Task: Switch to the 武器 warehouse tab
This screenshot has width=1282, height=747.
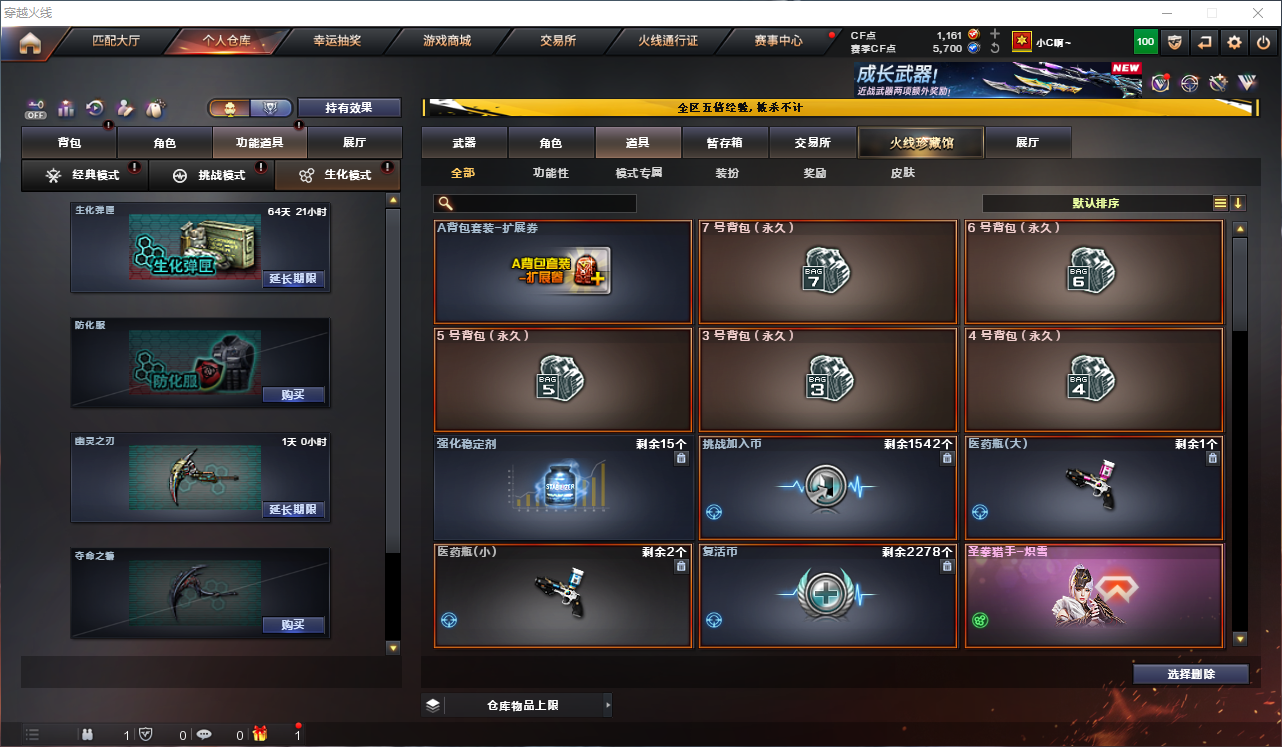Action: coord(464,142)
